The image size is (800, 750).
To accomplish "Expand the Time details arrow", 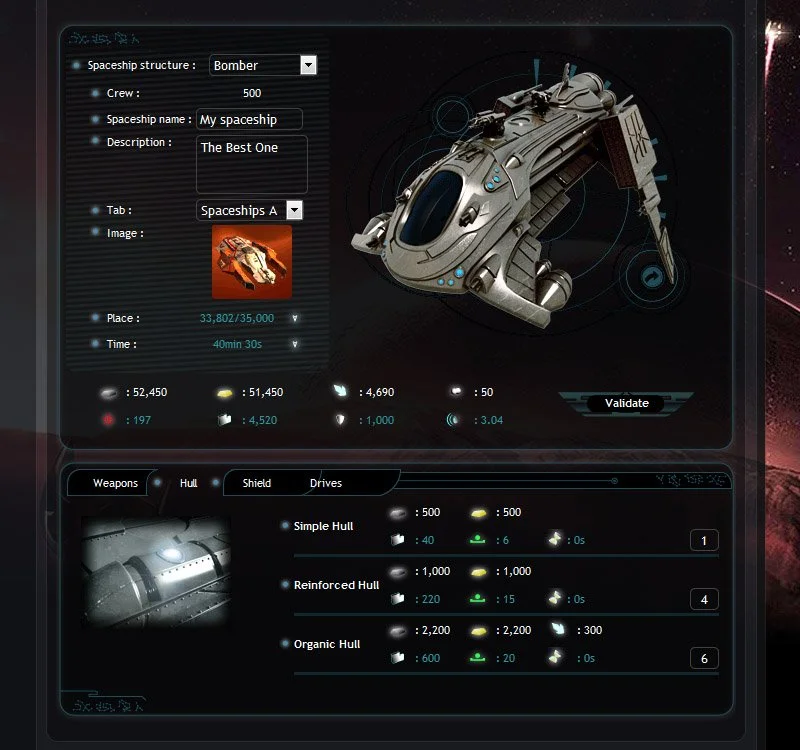I will pos(295,344).
